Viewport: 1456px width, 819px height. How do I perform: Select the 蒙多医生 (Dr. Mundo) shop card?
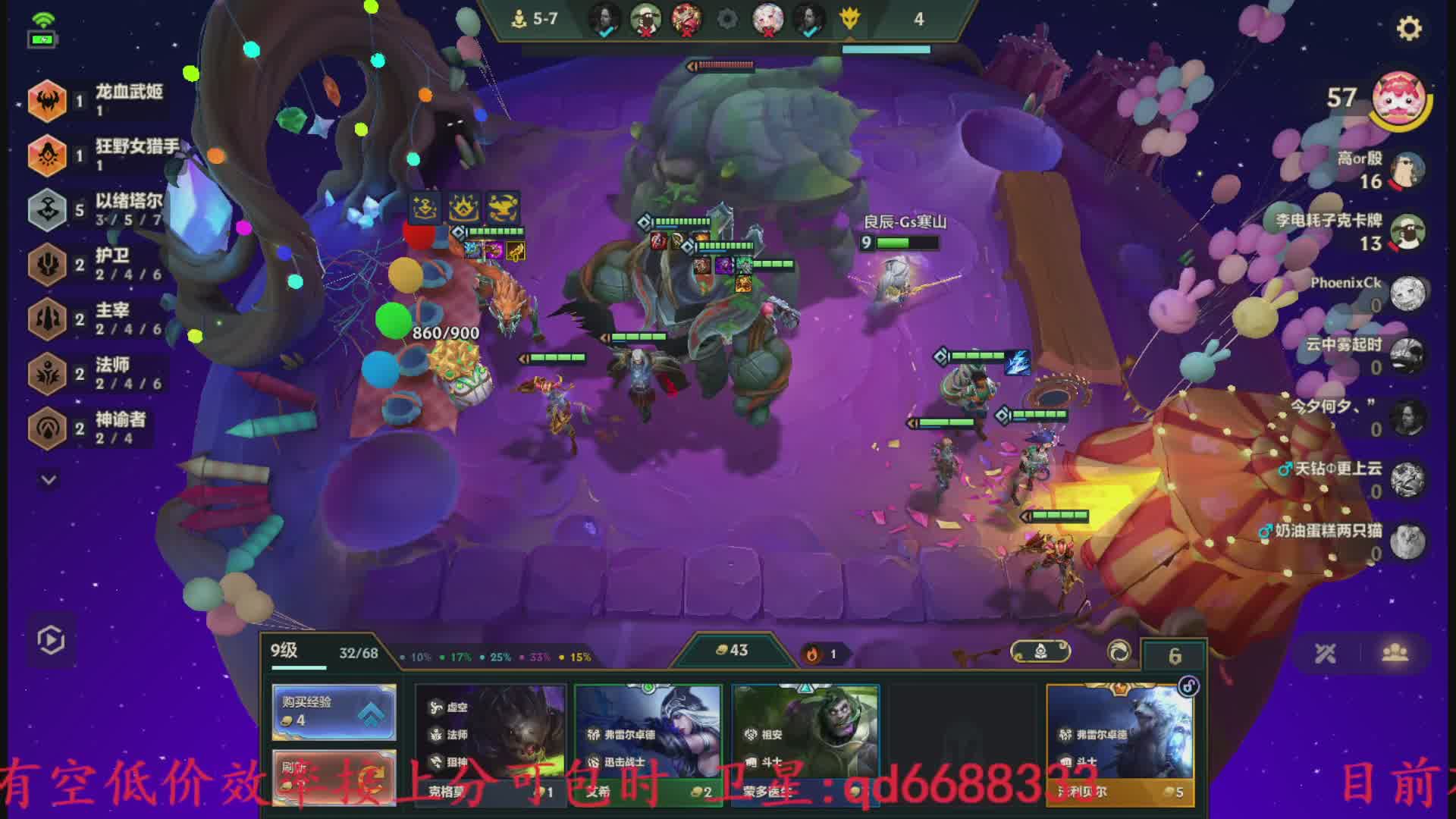(805, 743)
